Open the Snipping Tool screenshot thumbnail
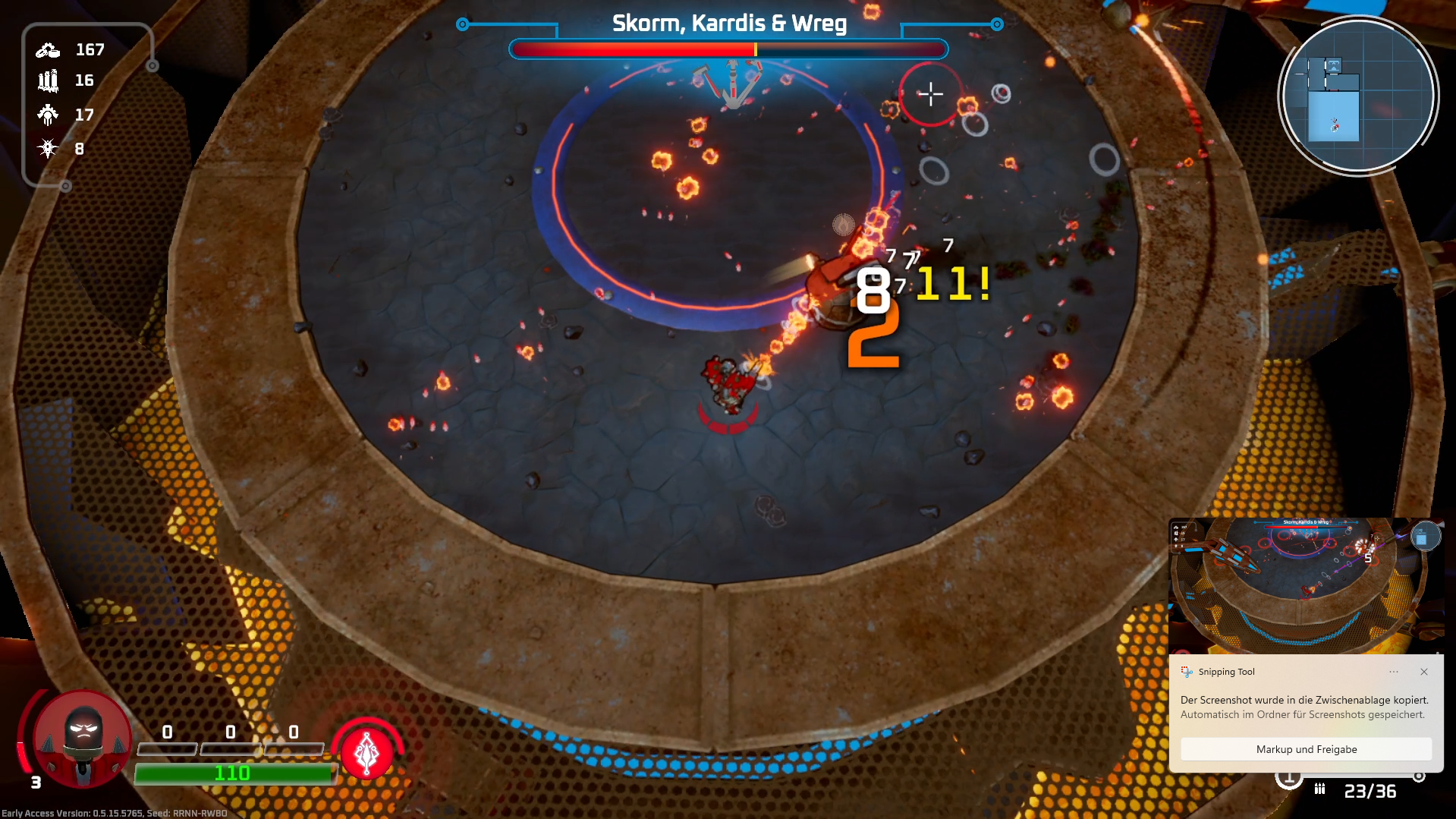Screen dimensions: 1456x819 (1305, 585)
